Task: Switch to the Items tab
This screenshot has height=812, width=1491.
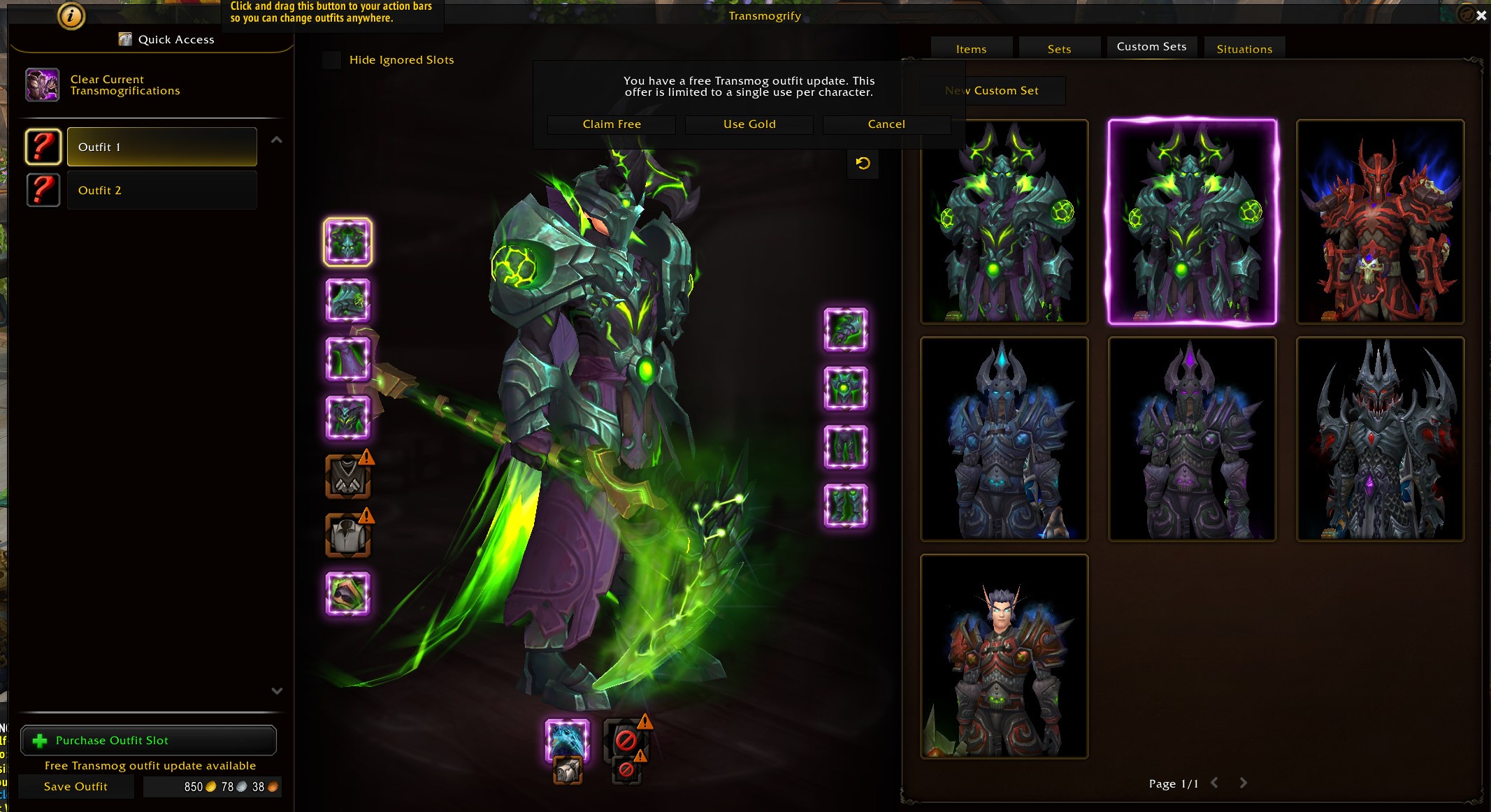Action: click(x=971, y=48)
